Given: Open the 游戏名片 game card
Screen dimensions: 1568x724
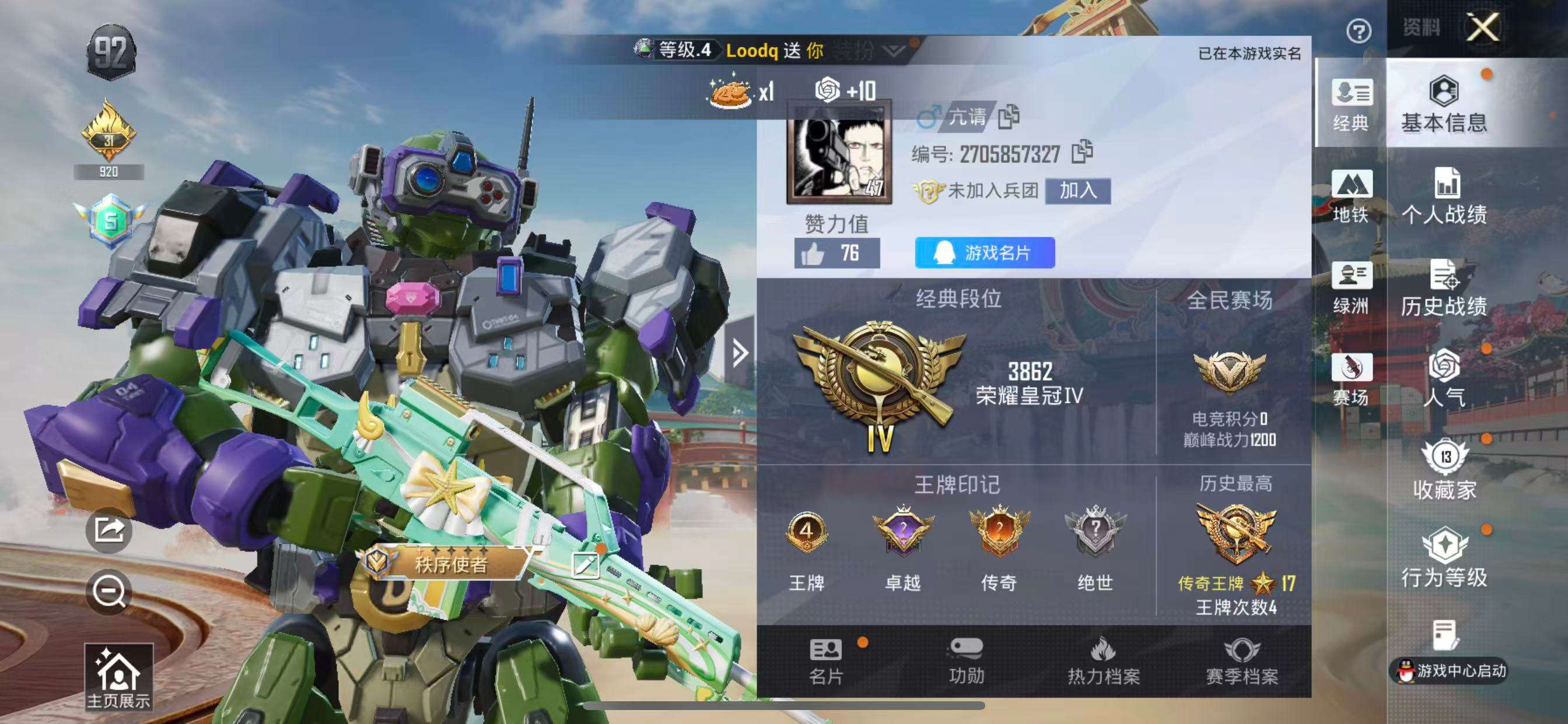Looking at the screenshot, I should coord(986,254).
